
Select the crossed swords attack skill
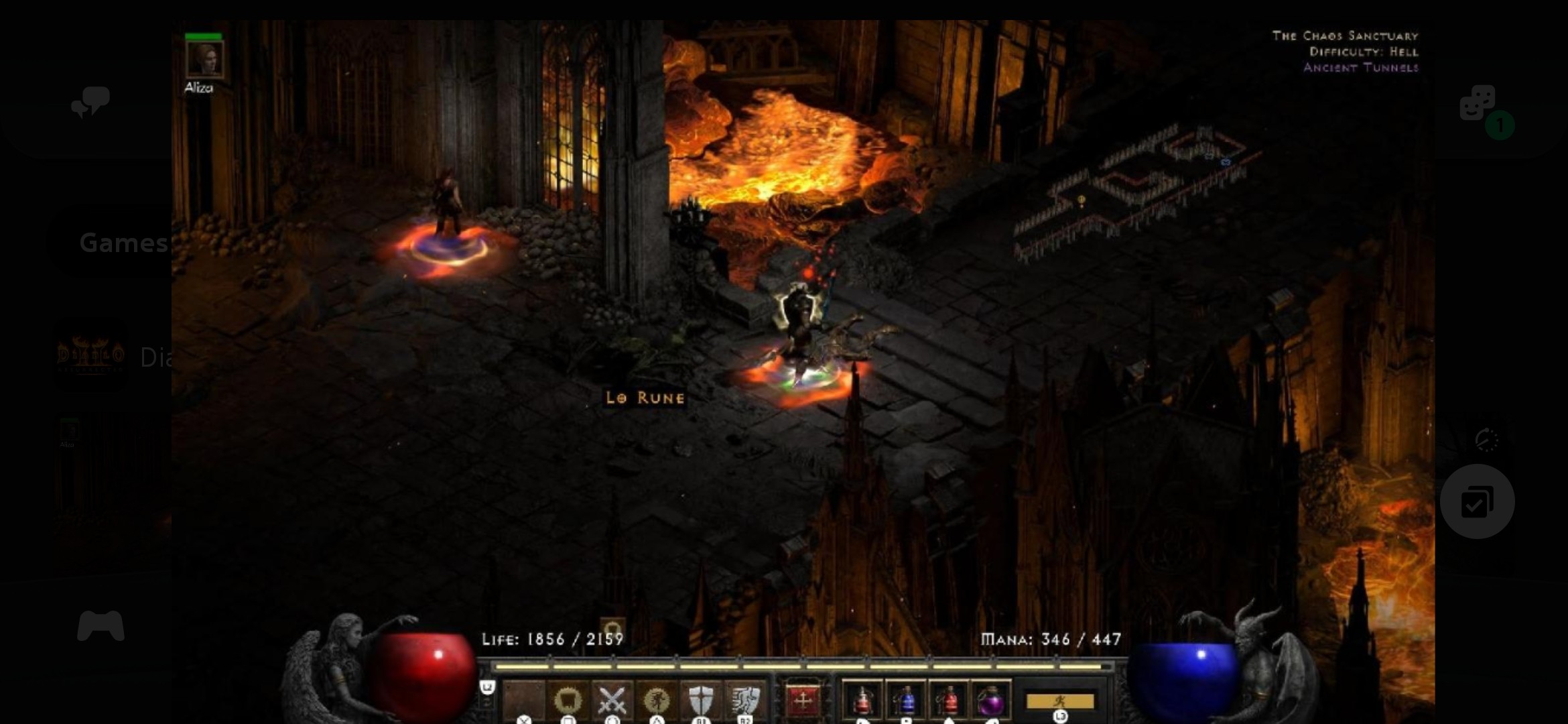(x=612, y=699)
